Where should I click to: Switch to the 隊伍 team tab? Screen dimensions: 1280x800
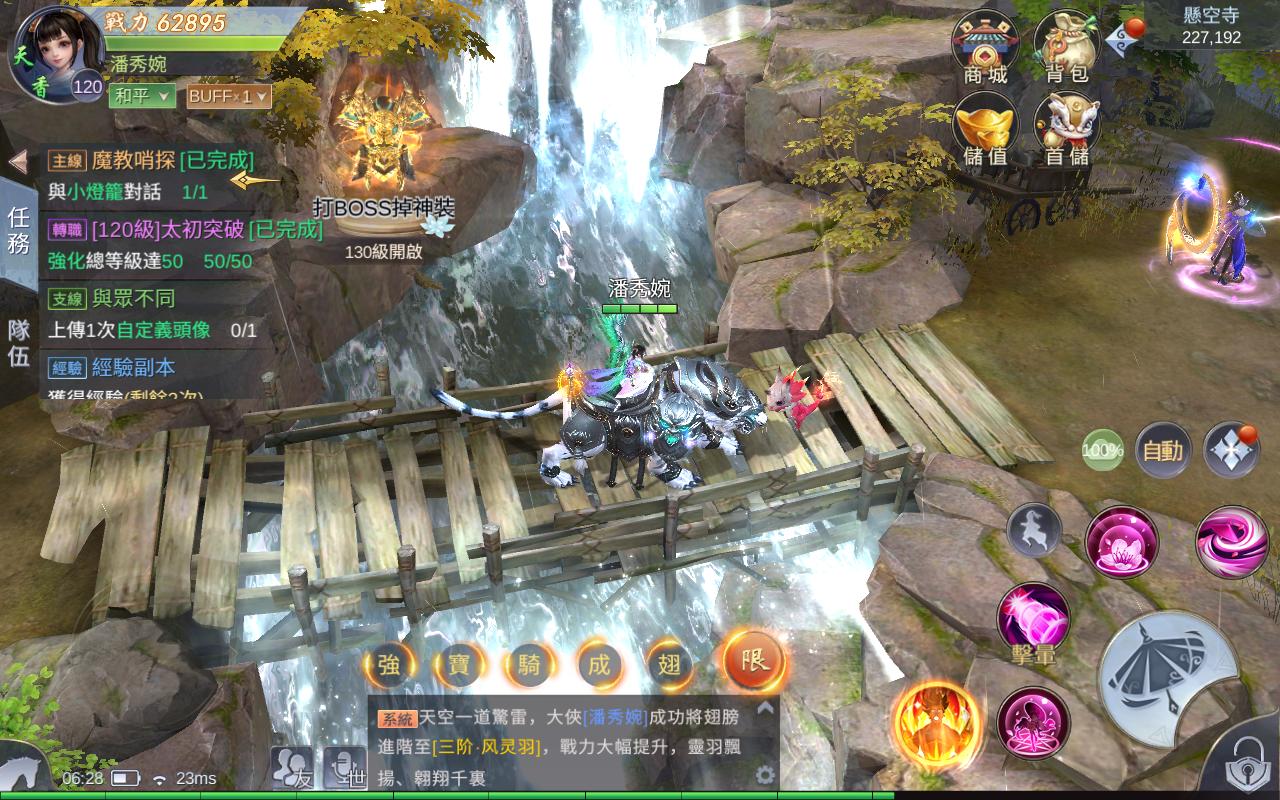[x=19, y=342]
